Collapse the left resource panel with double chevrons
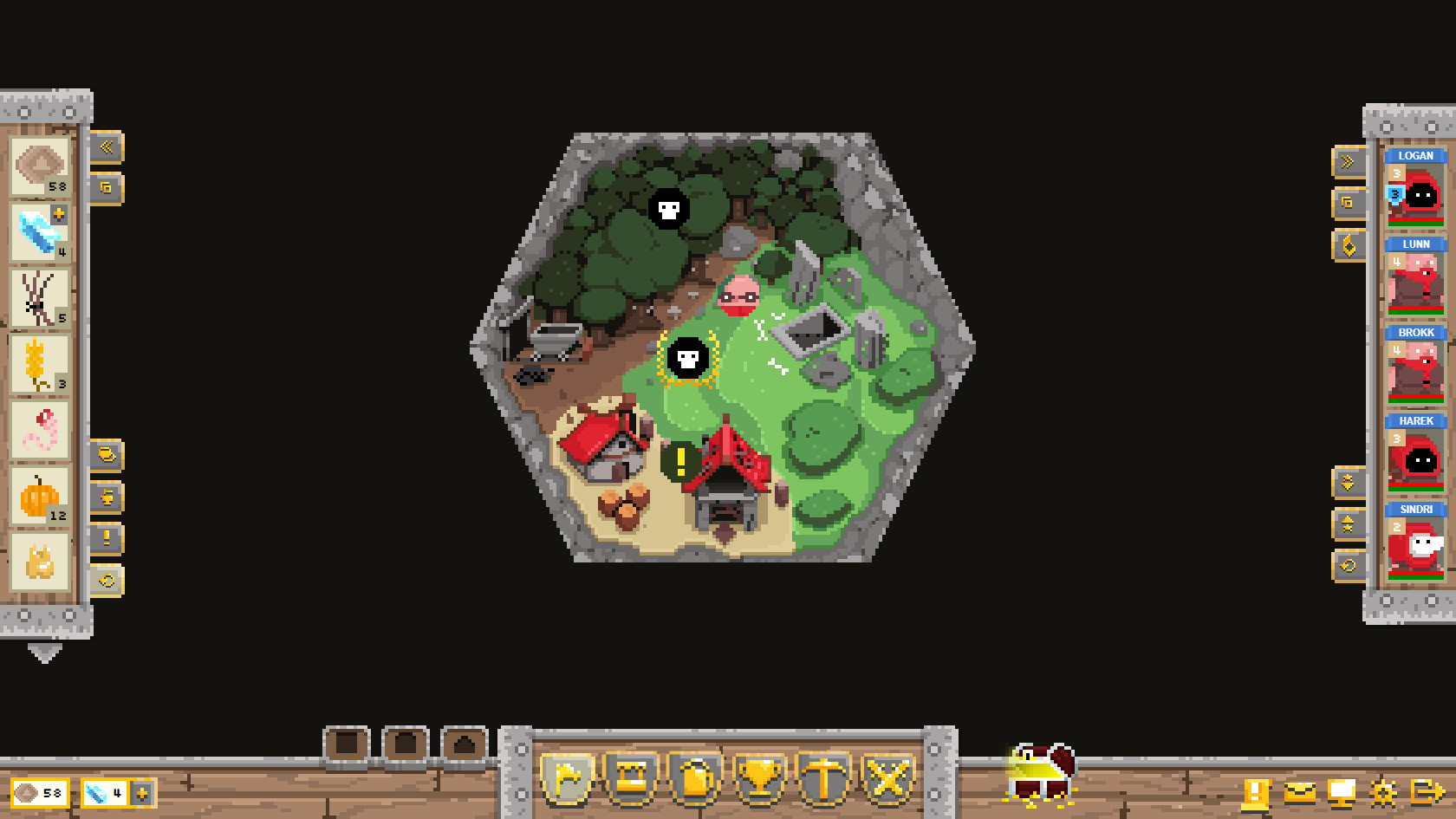 click(107, 146)
